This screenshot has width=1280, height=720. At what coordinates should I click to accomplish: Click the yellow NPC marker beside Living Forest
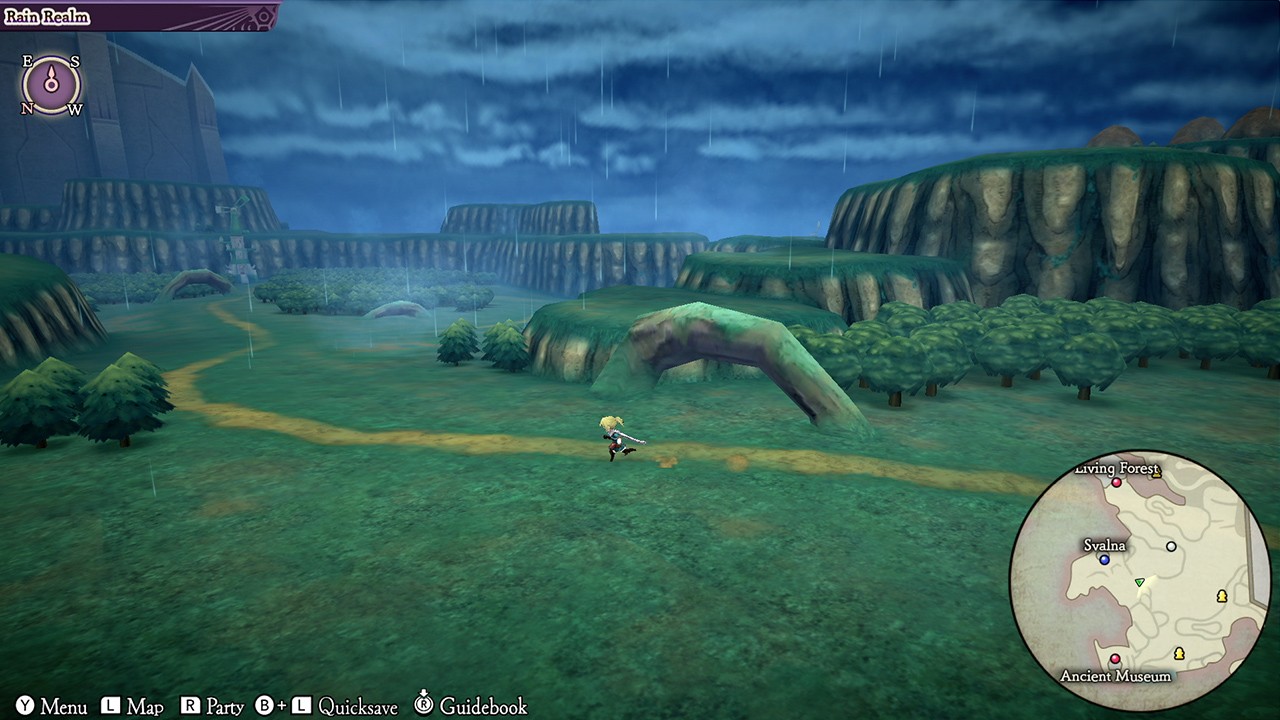1158,474
